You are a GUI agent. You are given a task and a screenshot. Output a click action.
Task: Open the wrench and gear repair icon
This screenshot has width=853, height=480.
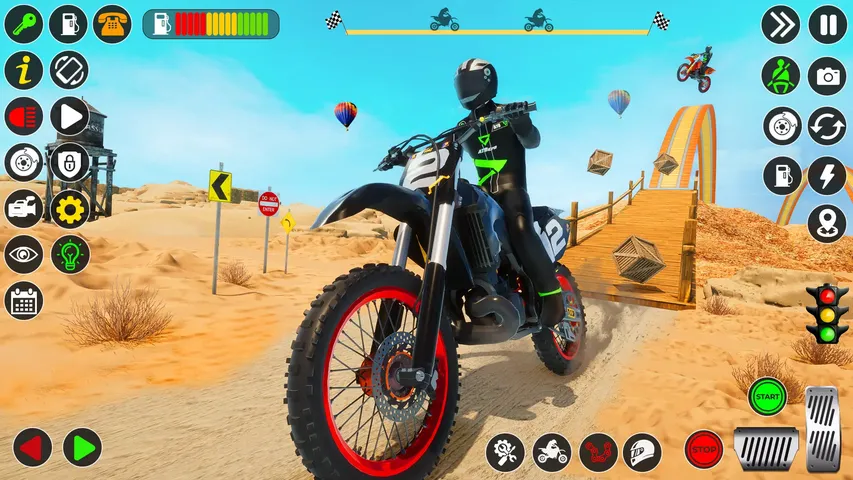coord(505,452)
